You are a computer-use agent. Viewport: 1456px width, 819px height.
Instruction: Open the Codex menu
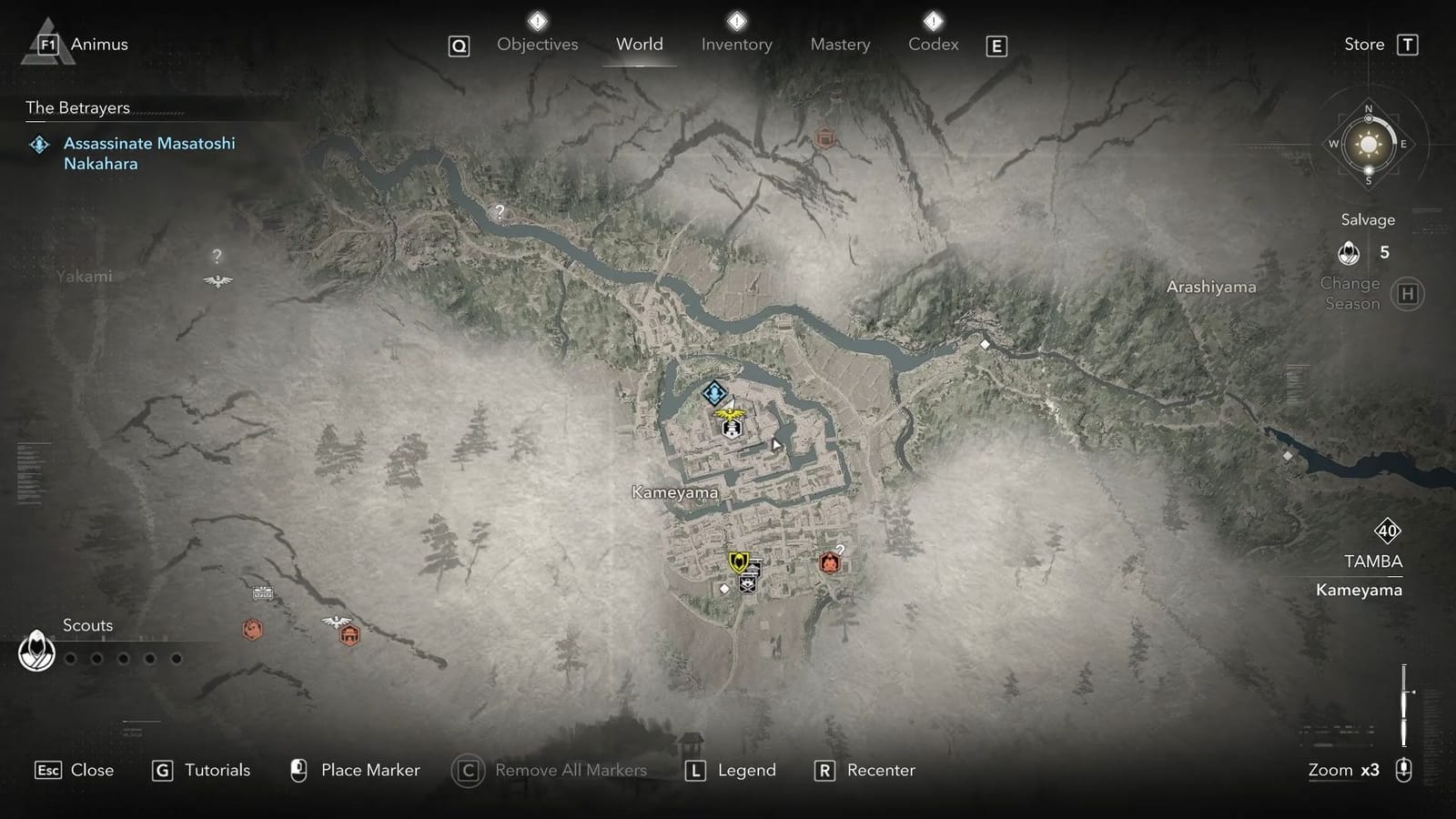(x=933, y=44)
